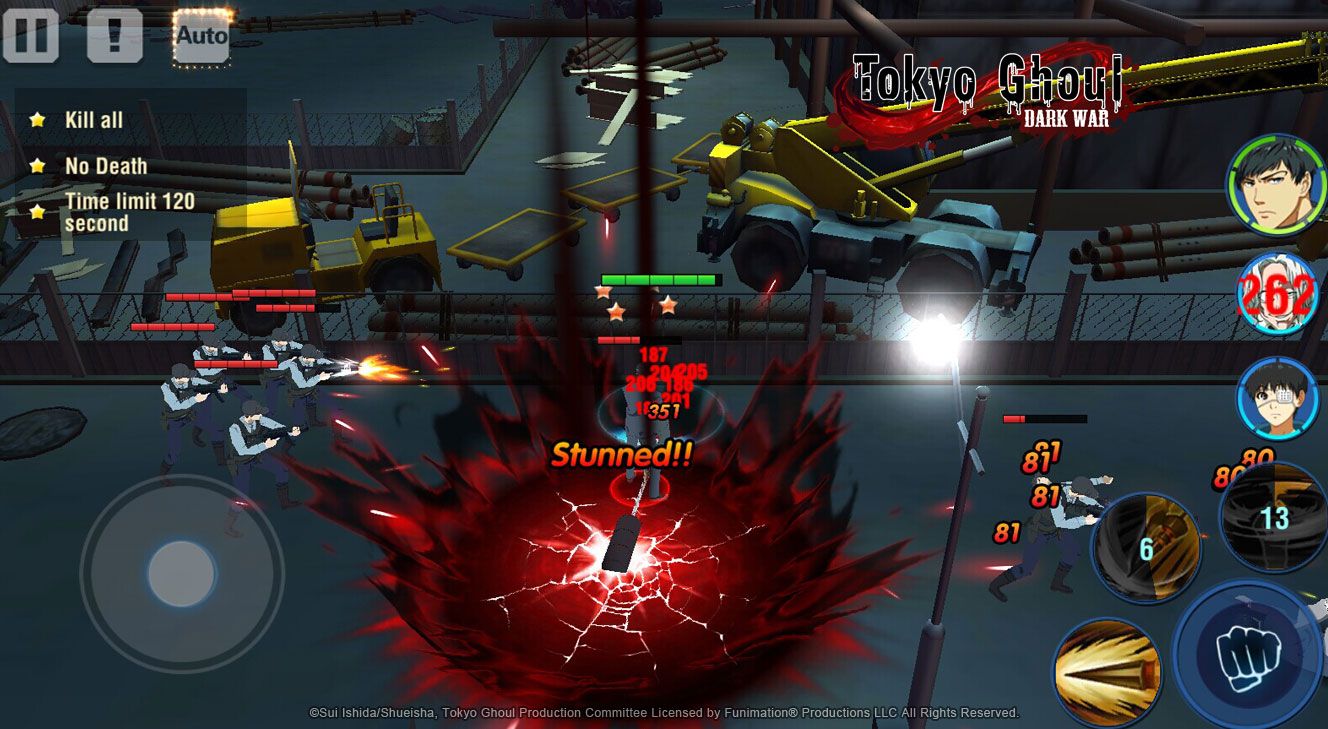Click the Kill all objective
The image size is (1328, 729).
[x=93, y=120]
